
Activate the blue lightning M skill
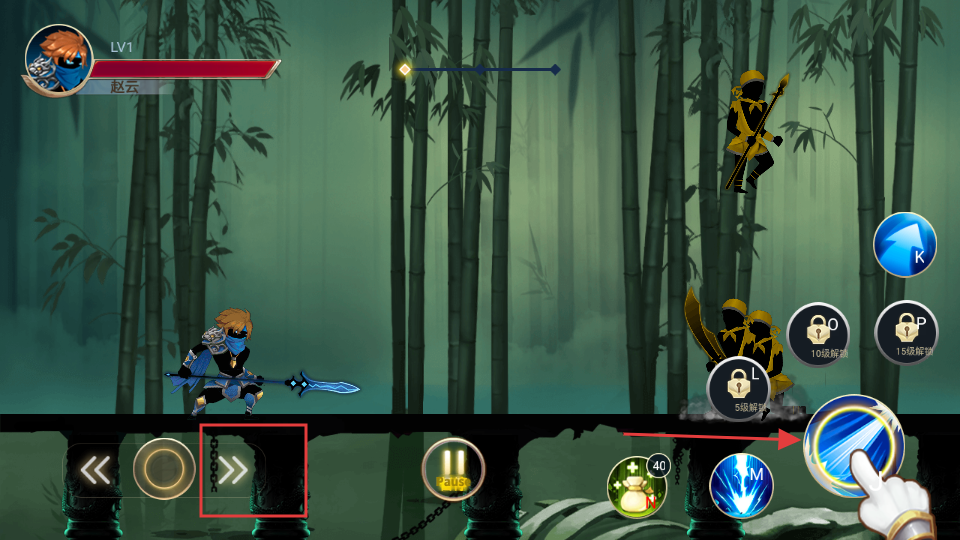click(741, 486)
